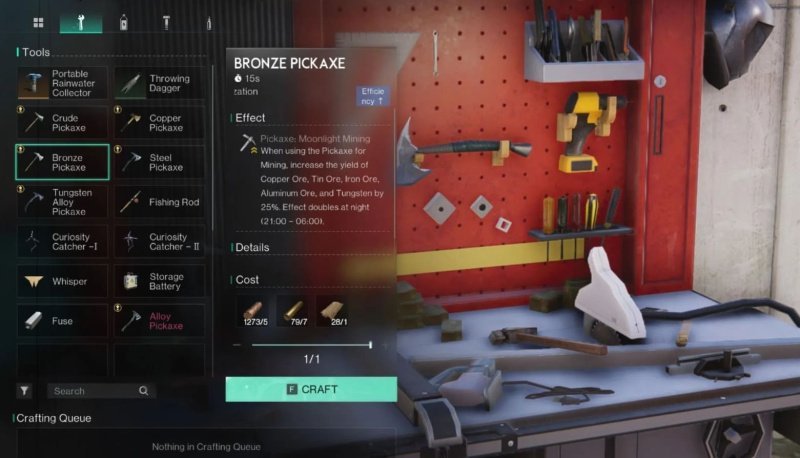The image size is (800, 458).
Task: Switch to the bottle category tab
Action: point(123,22)
